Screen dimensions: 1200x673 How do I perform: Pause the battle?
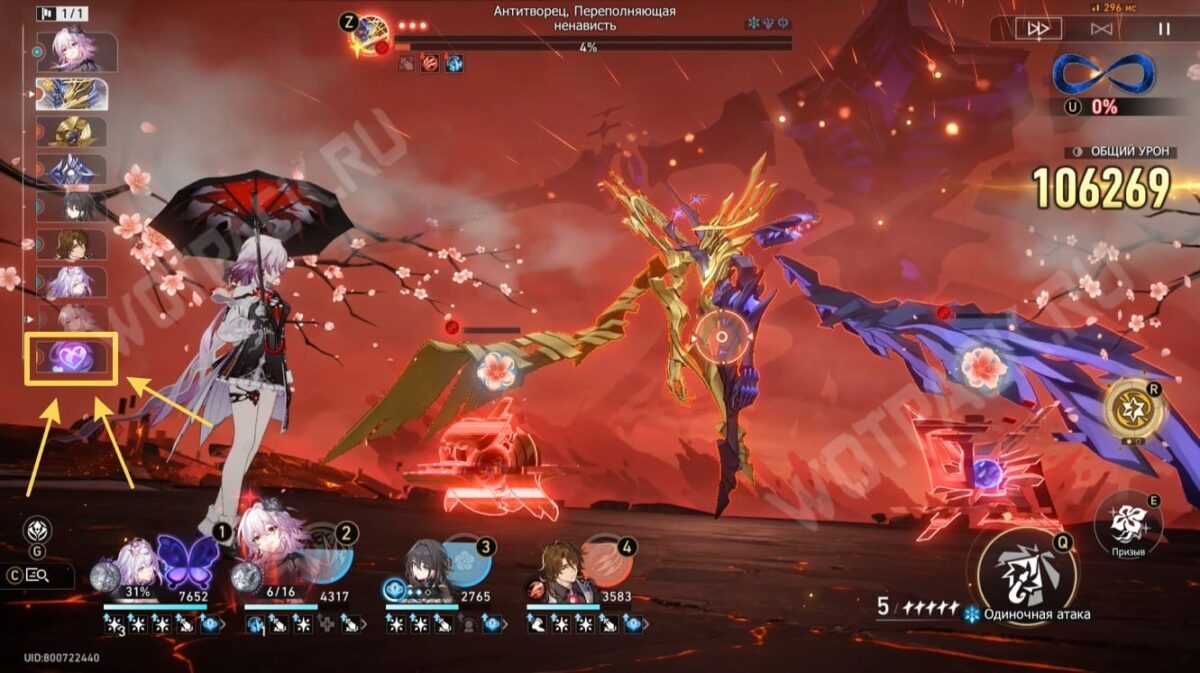[1163, 29]
